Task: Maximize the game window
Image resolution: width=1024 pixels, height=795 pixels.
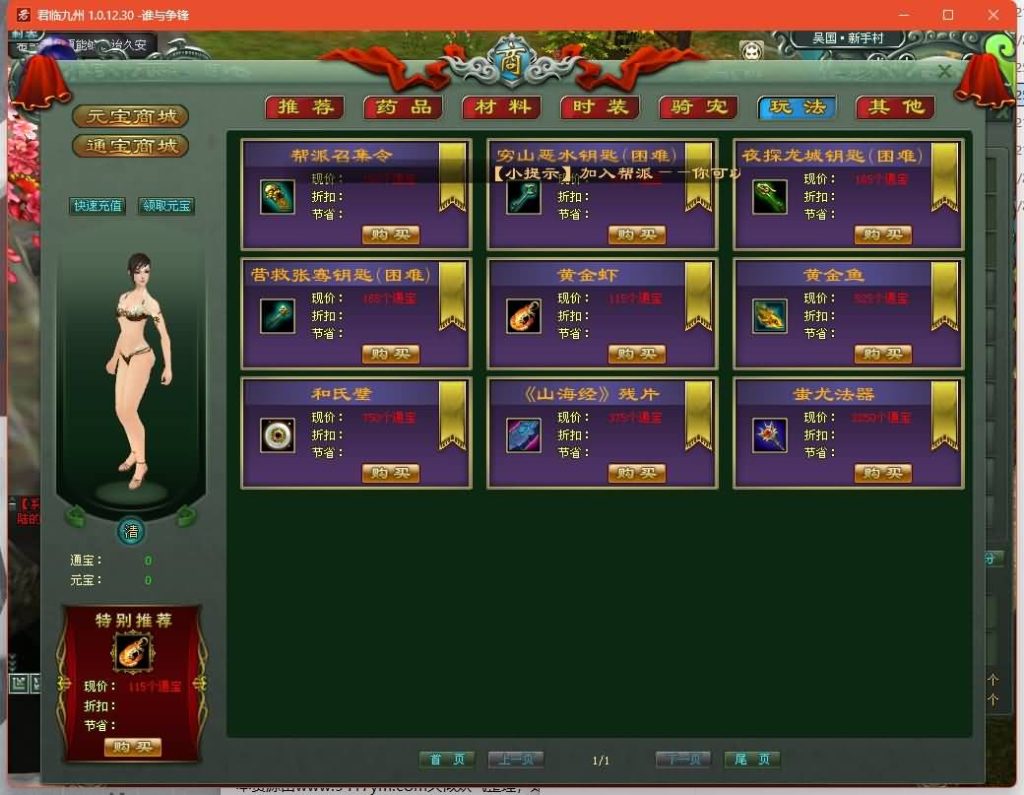Action: [948, 15]
